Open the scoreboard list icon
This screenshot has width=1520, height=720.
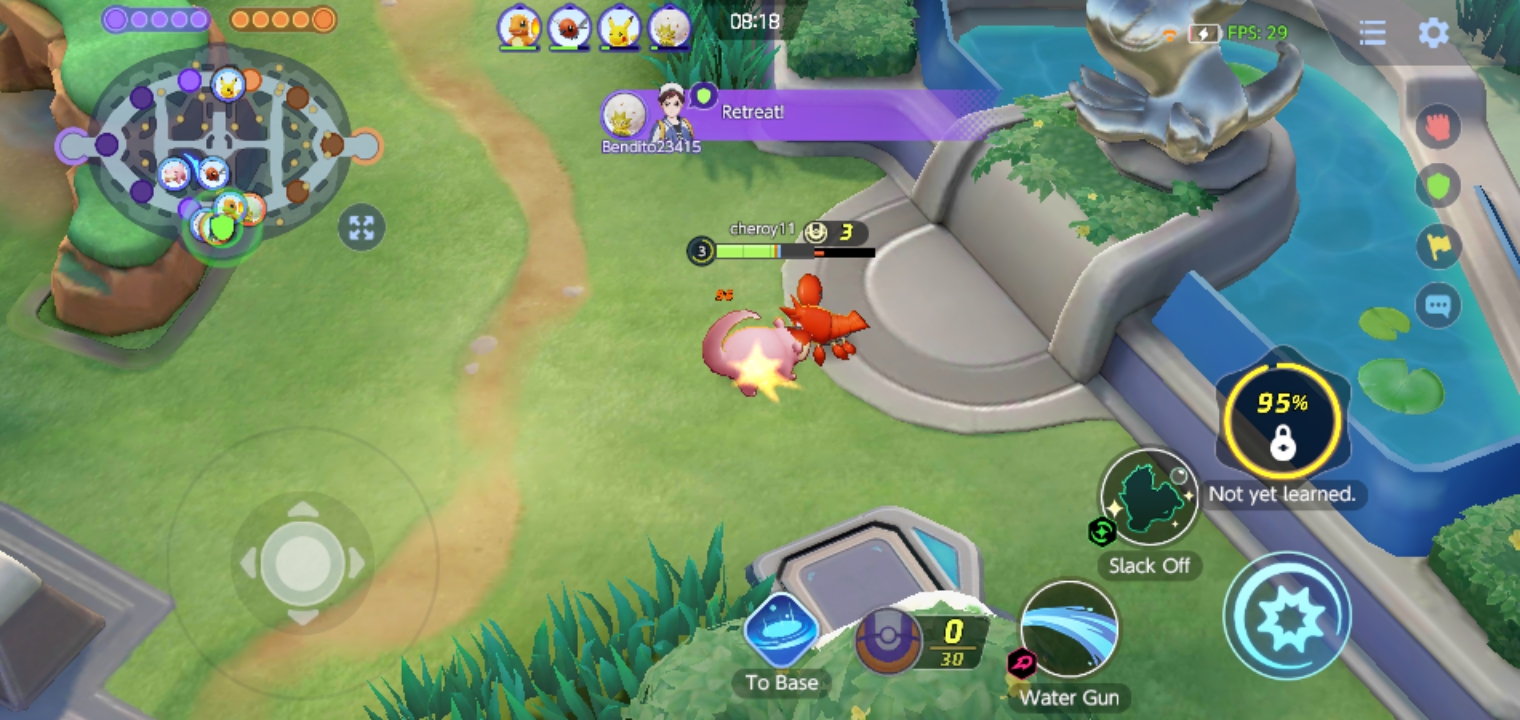(1372, 33)
